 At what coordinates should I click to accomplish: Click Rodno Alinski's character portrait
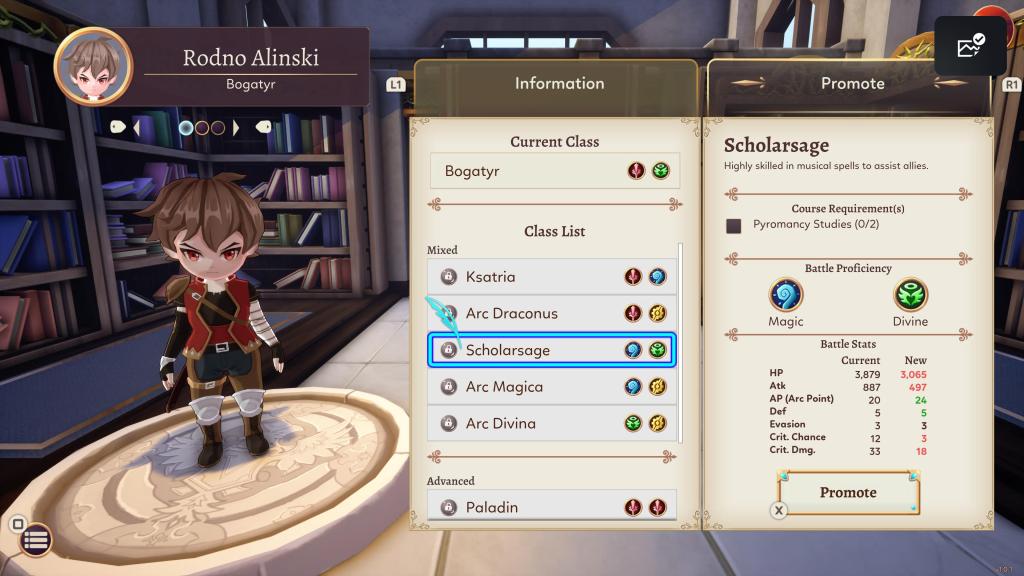click(x=92, y=67)
